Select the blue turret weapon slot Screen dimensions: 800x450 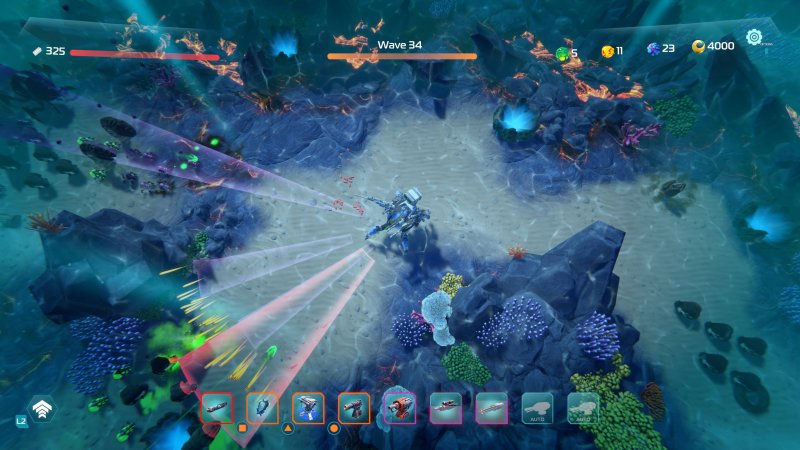308,407
